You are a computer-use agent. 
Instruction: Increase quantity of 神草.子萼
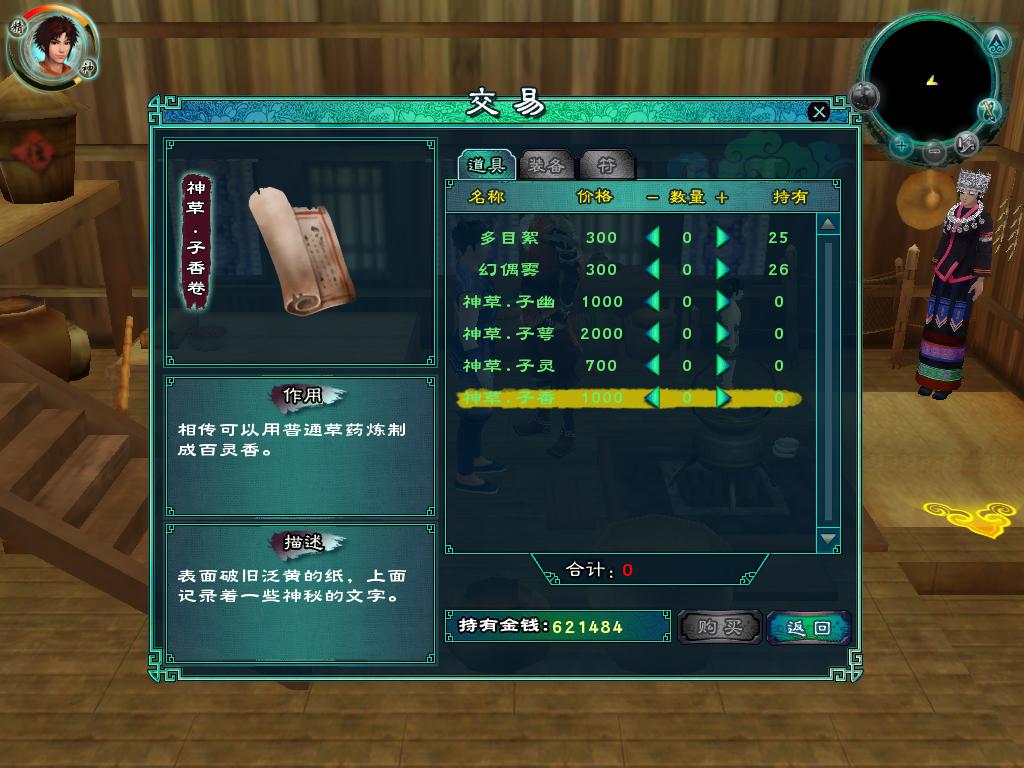coord(722,334)
